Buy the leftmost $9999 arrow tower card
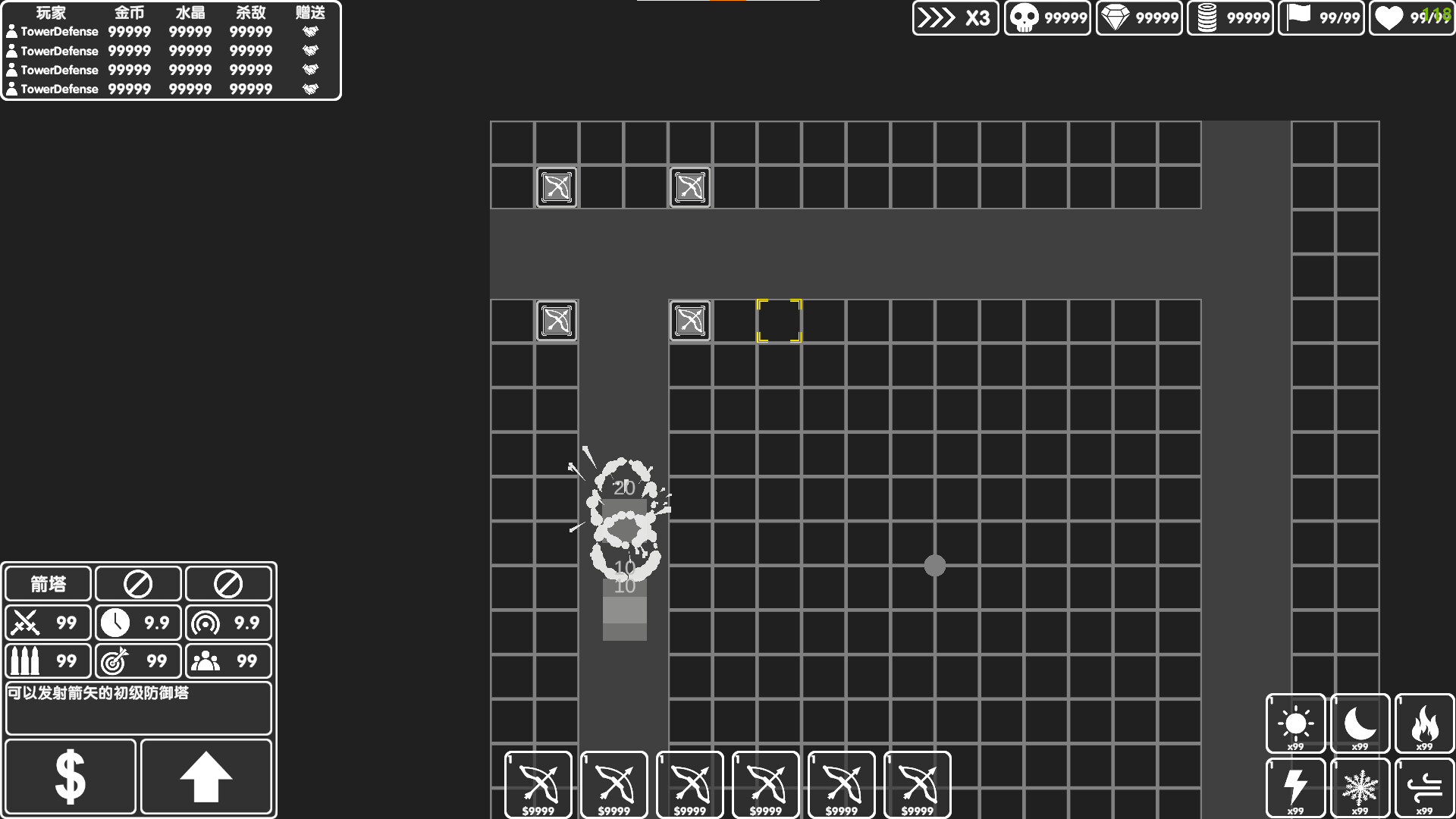Viewport: 1456px width, 819px height. pos(538,784)
